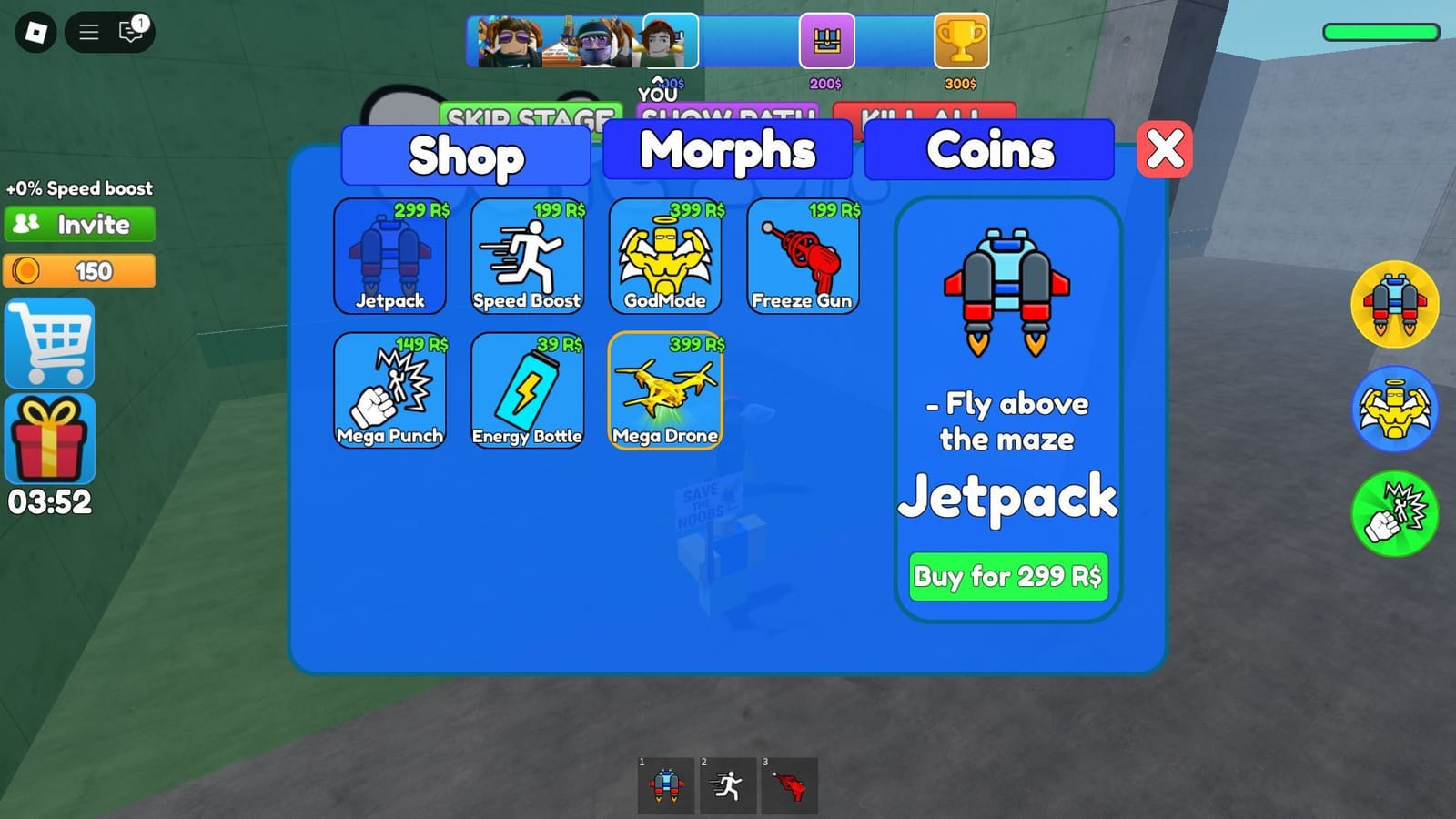Open the shopping cart panel
Screen dimensions: 1456x819
click(49, 343)
